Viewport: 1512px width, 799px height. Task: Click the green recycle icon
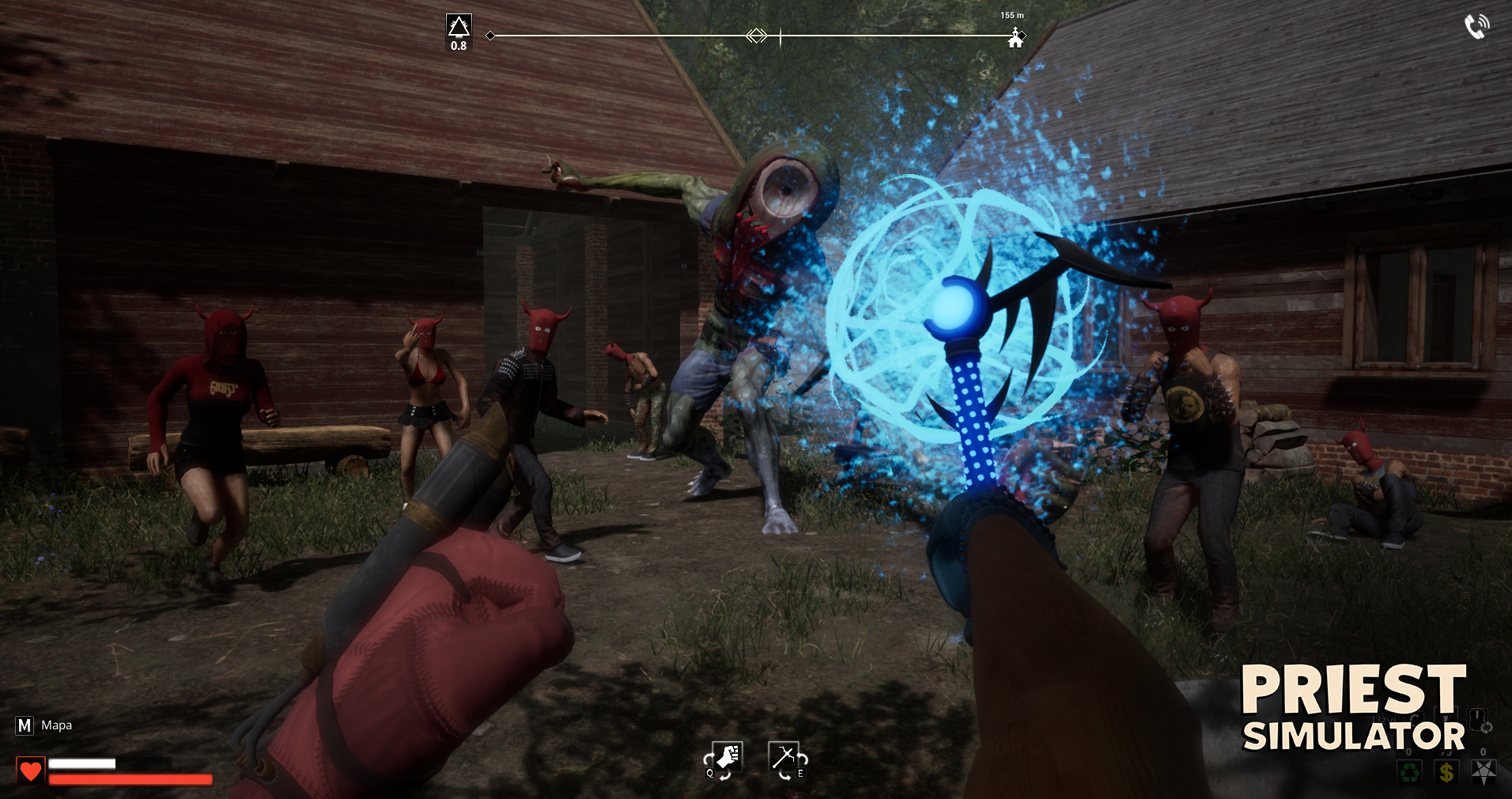pyautogui.click(x=1409, y=771)
